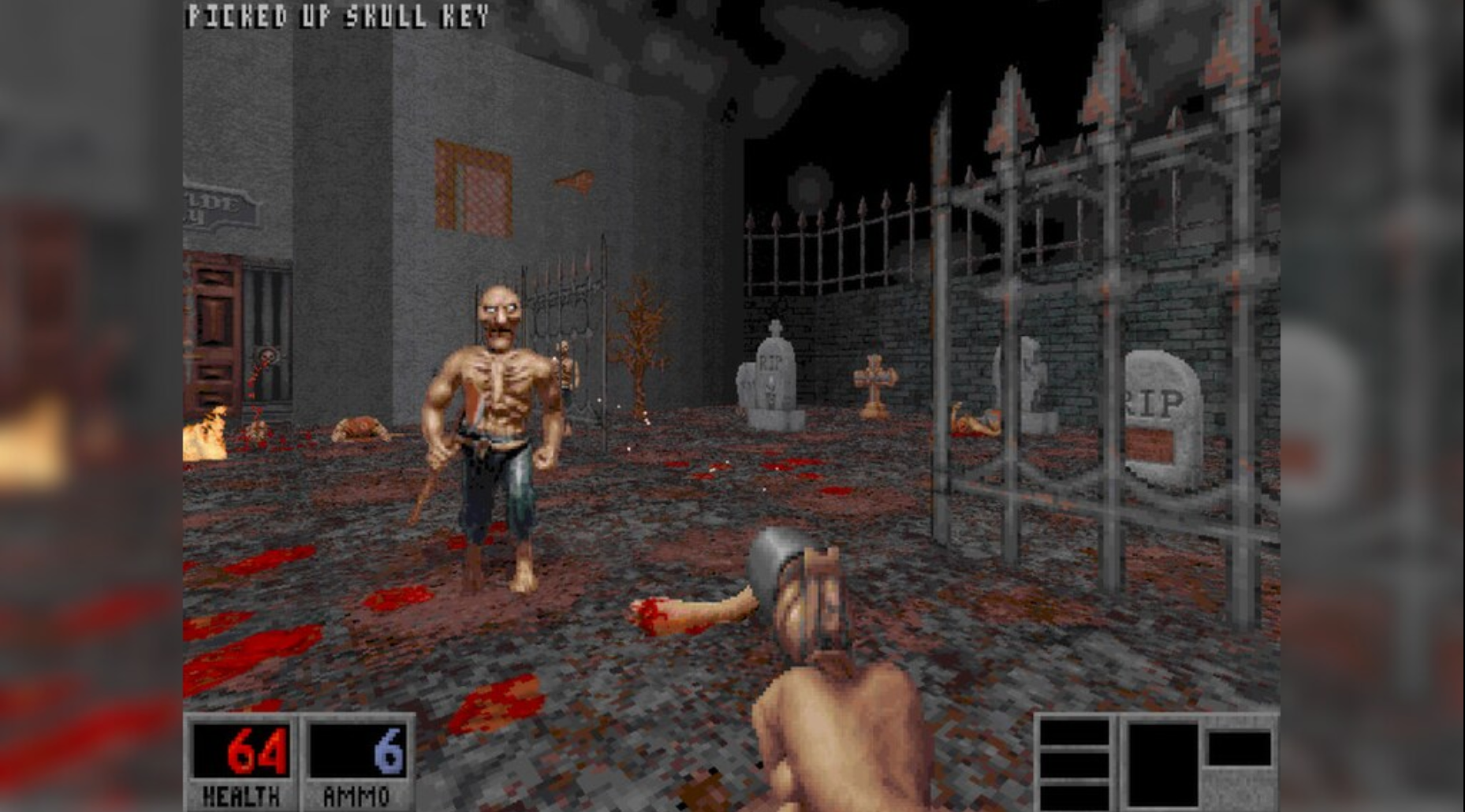
Task: Click the HEALTH label on the status bar
Action: [x=240, y=796]
